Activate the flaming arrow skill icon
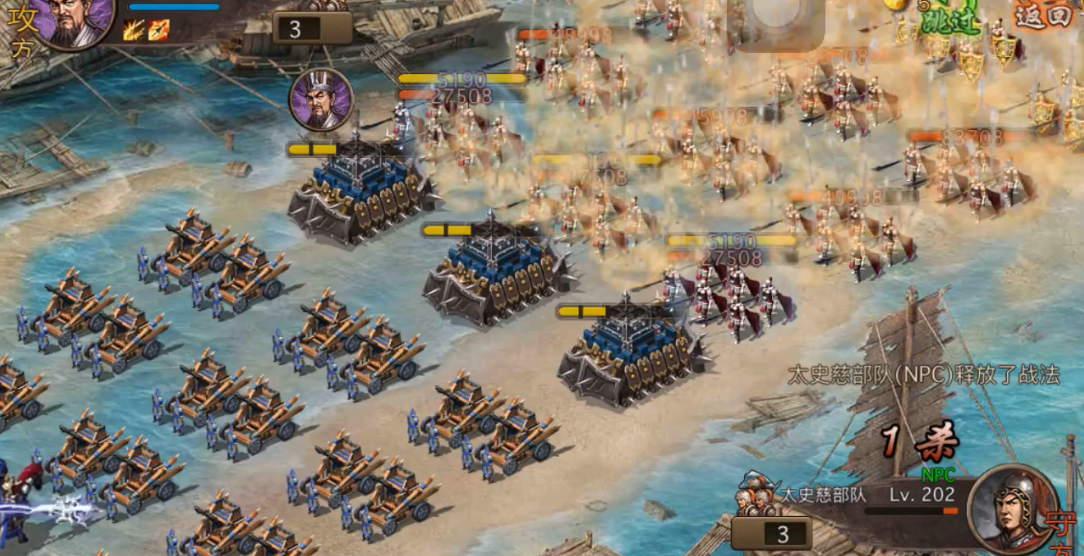 [x=158, y=30]
